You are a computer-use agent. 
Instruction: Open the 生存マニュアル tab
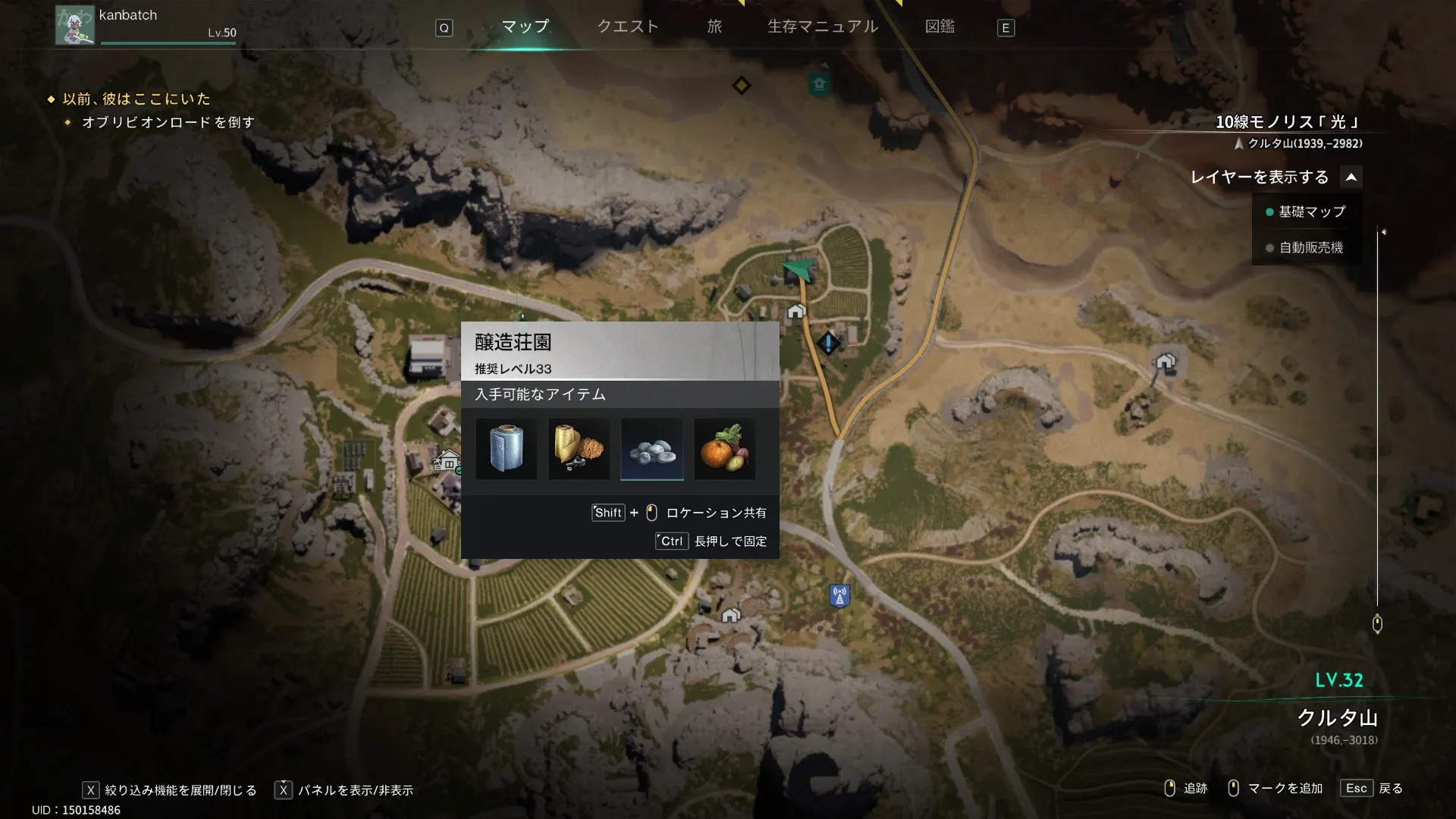tap(823, 27)
